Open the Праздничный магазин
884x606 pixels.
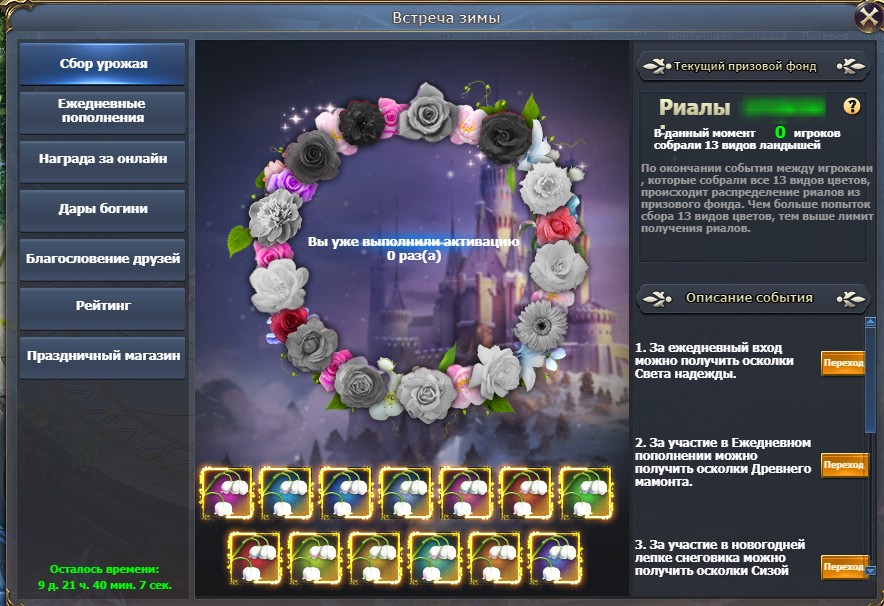[103, 355]
